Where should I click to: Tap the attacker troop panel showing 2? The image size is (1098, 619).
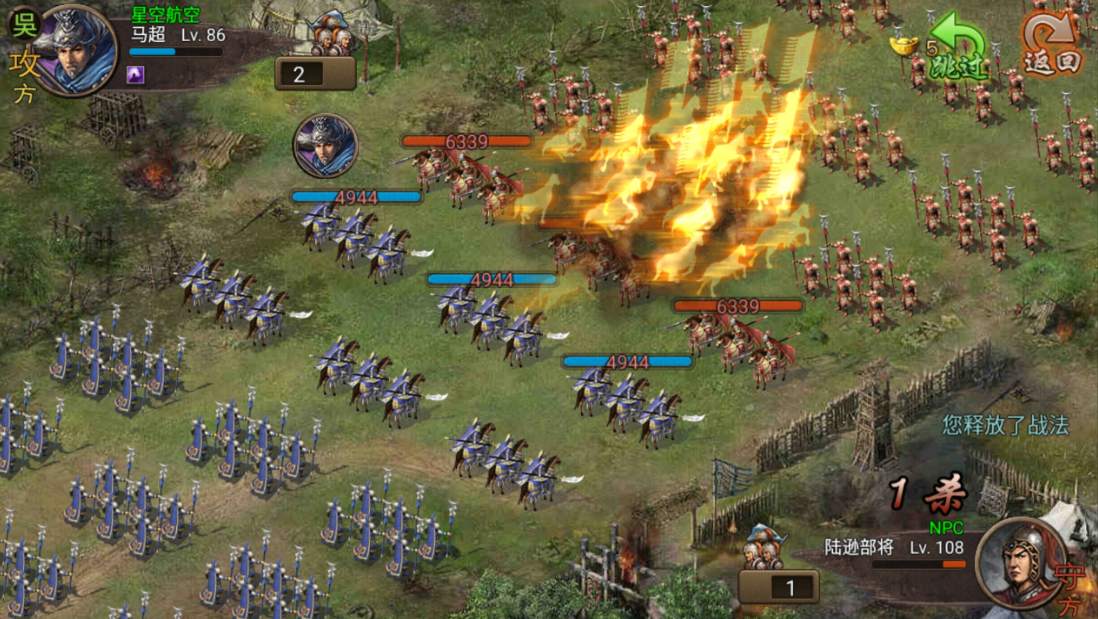point(315,72)
